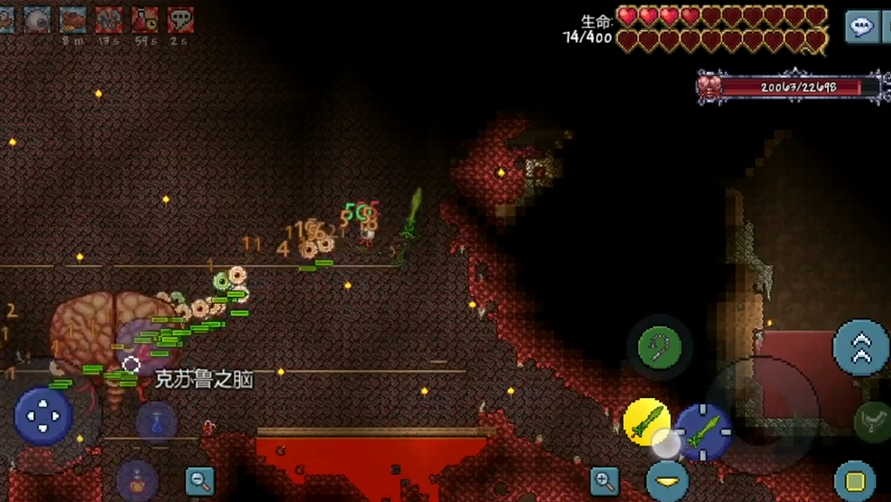Screen dimensions: 891x502
Task: Use the grappling hook button
Action: tap(660, 347)
